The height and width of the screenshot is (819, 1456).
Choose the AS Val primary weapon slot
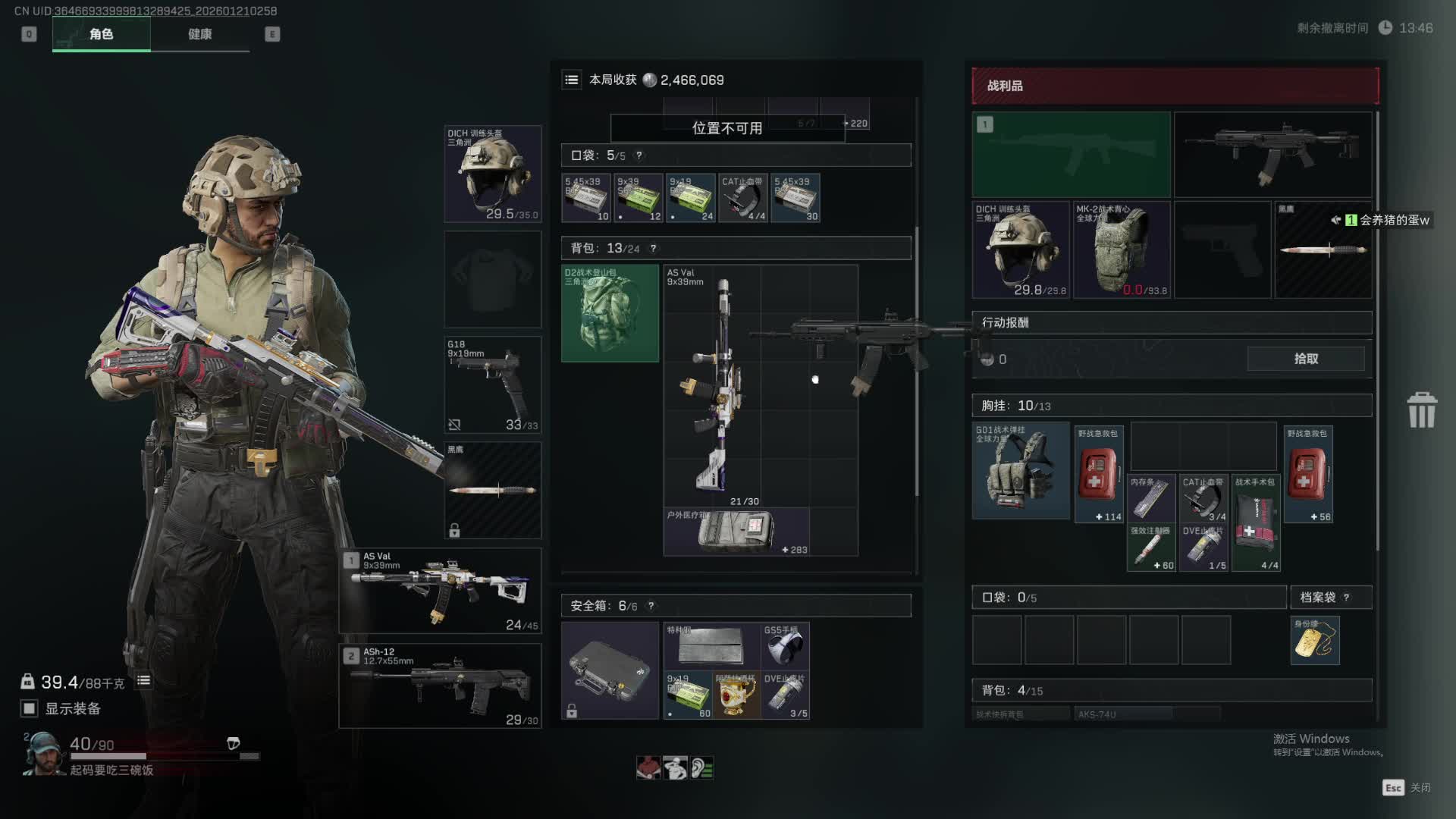pyautogui.click(x=441, y=591)
